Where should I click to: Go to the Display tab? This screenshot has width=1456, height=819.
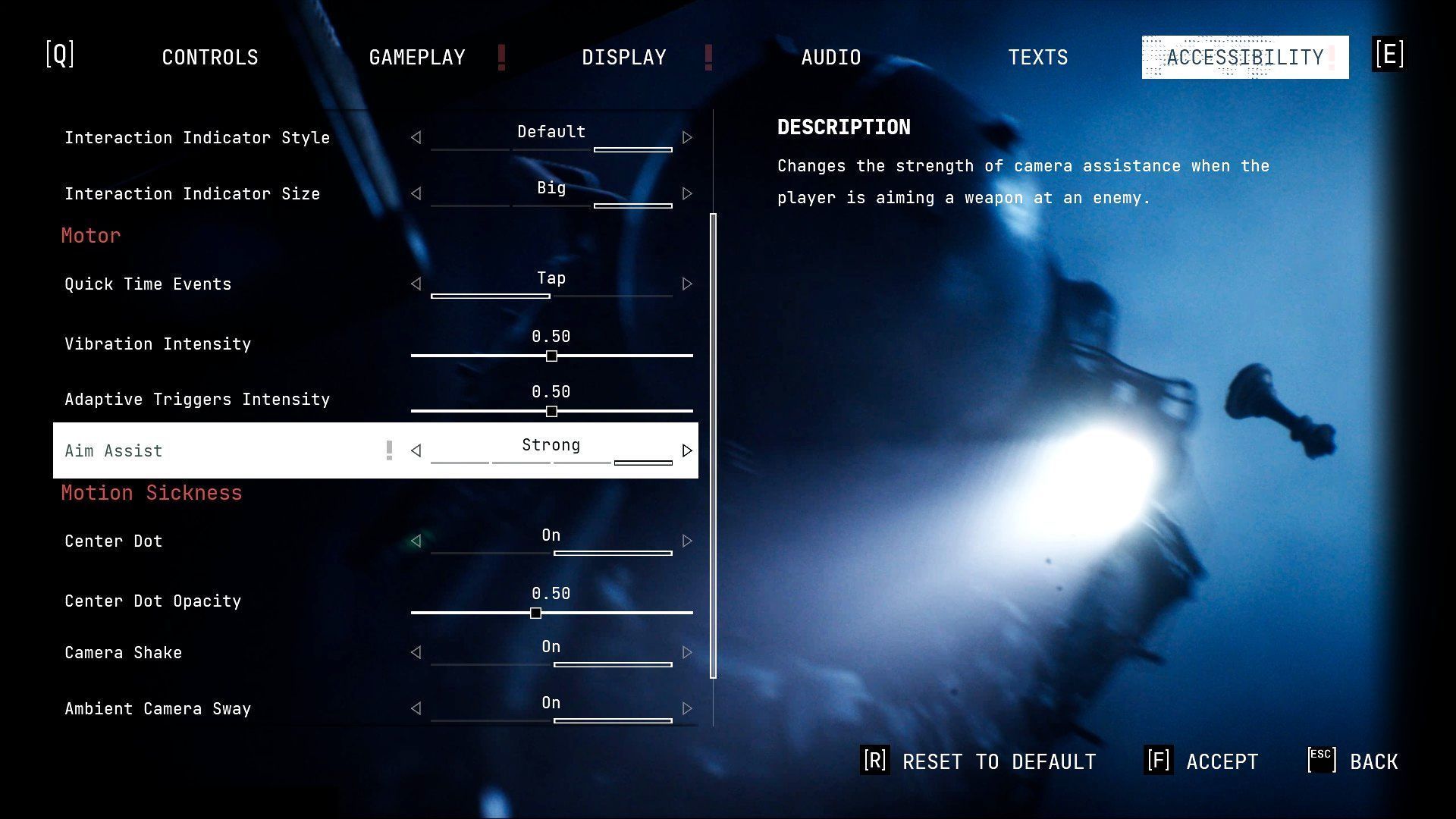[x=624, y=58]
